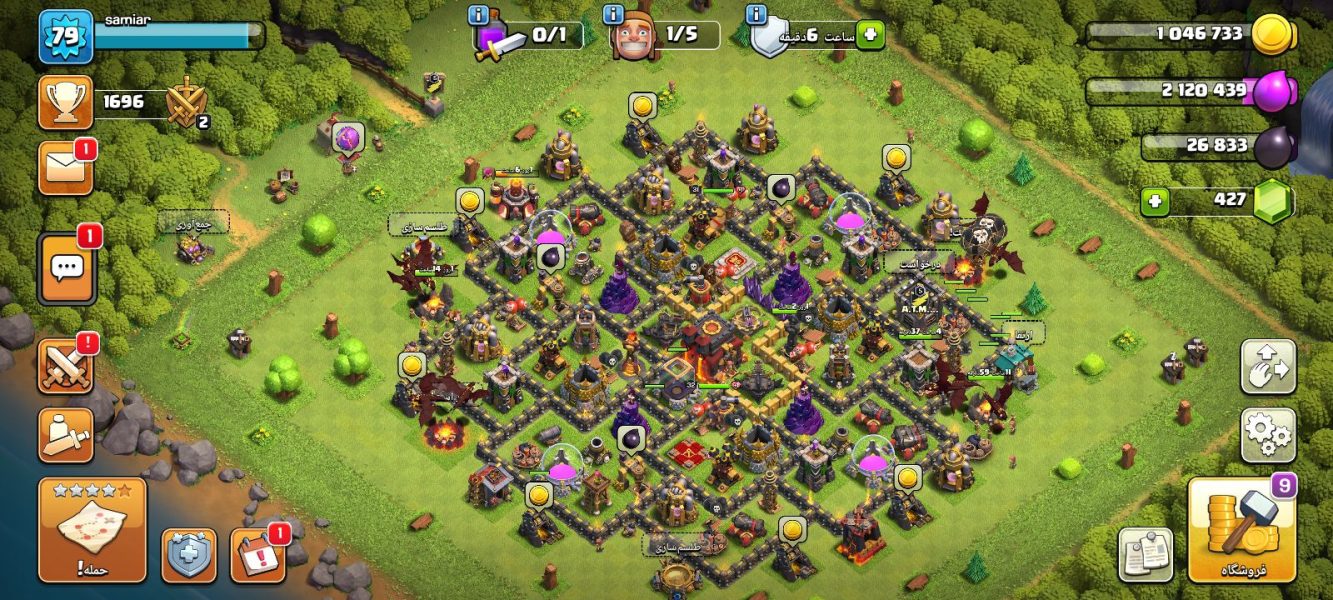Image resolution: width=1333 pixels, height=600 pixels.
Task: Click the blue shield button beside attack
Action: pos(189,555)
